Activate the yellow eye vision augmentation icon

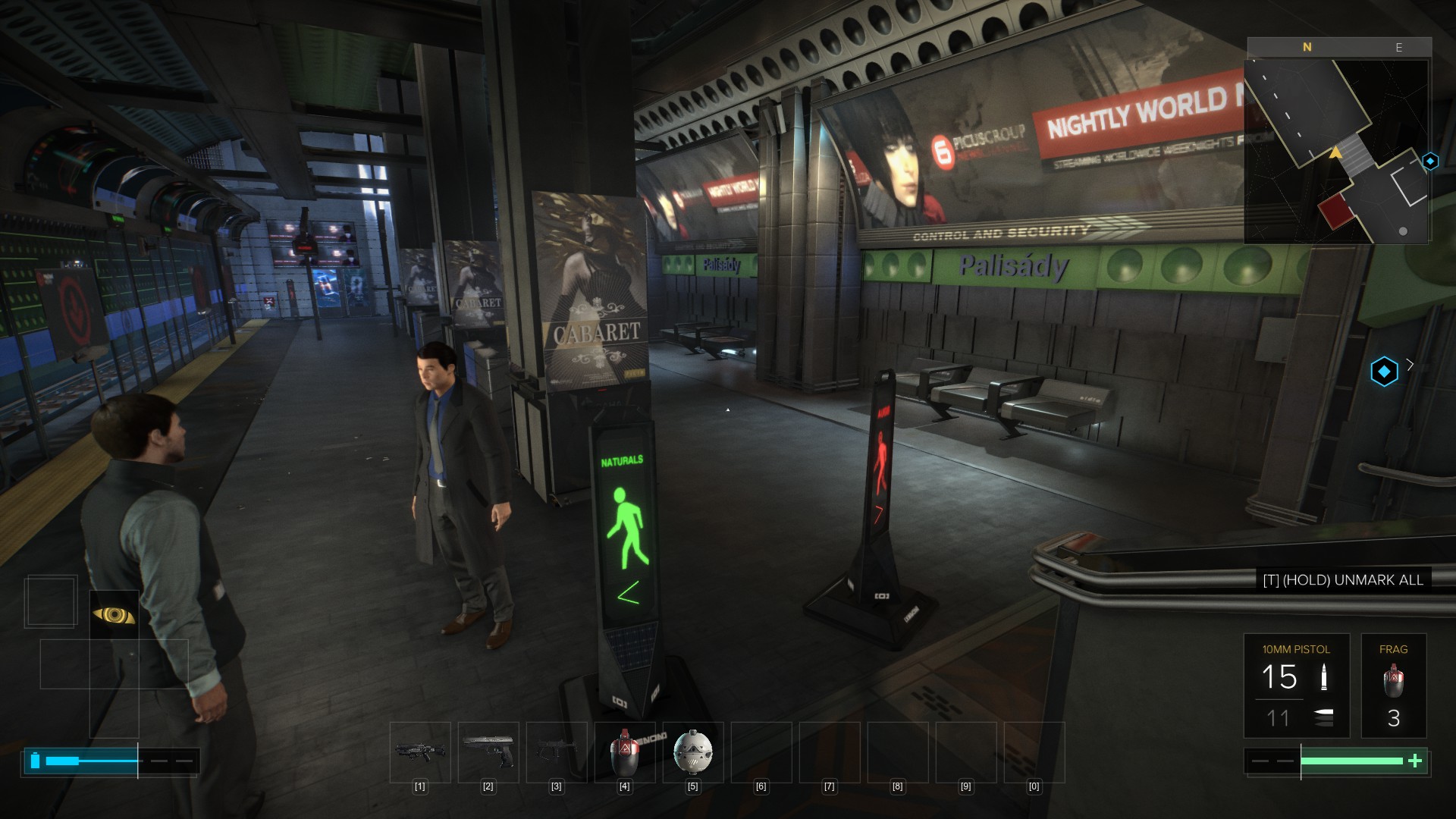[114, 615]
